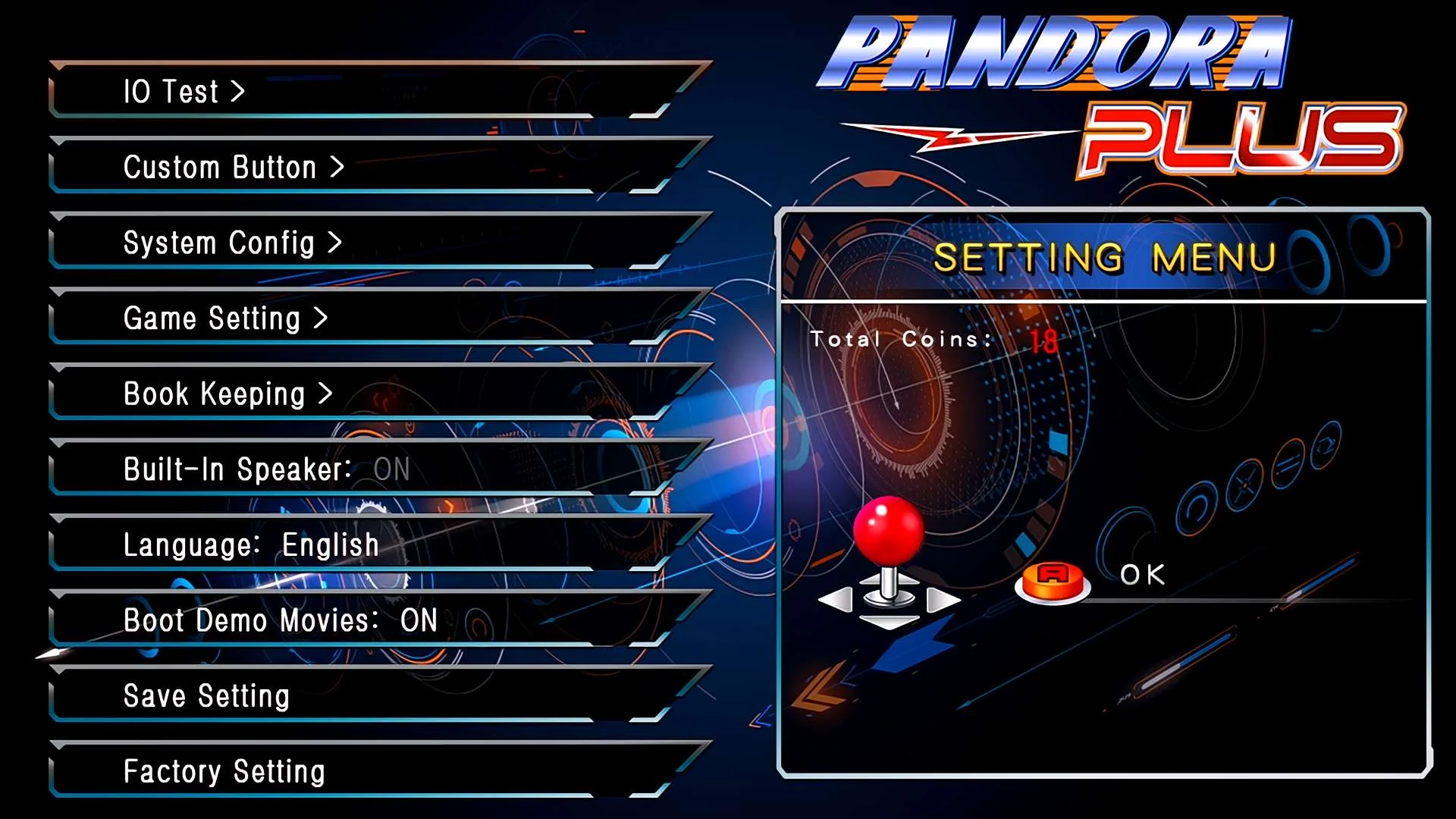Toggle Boot Demo Movies option

(281, 620)
